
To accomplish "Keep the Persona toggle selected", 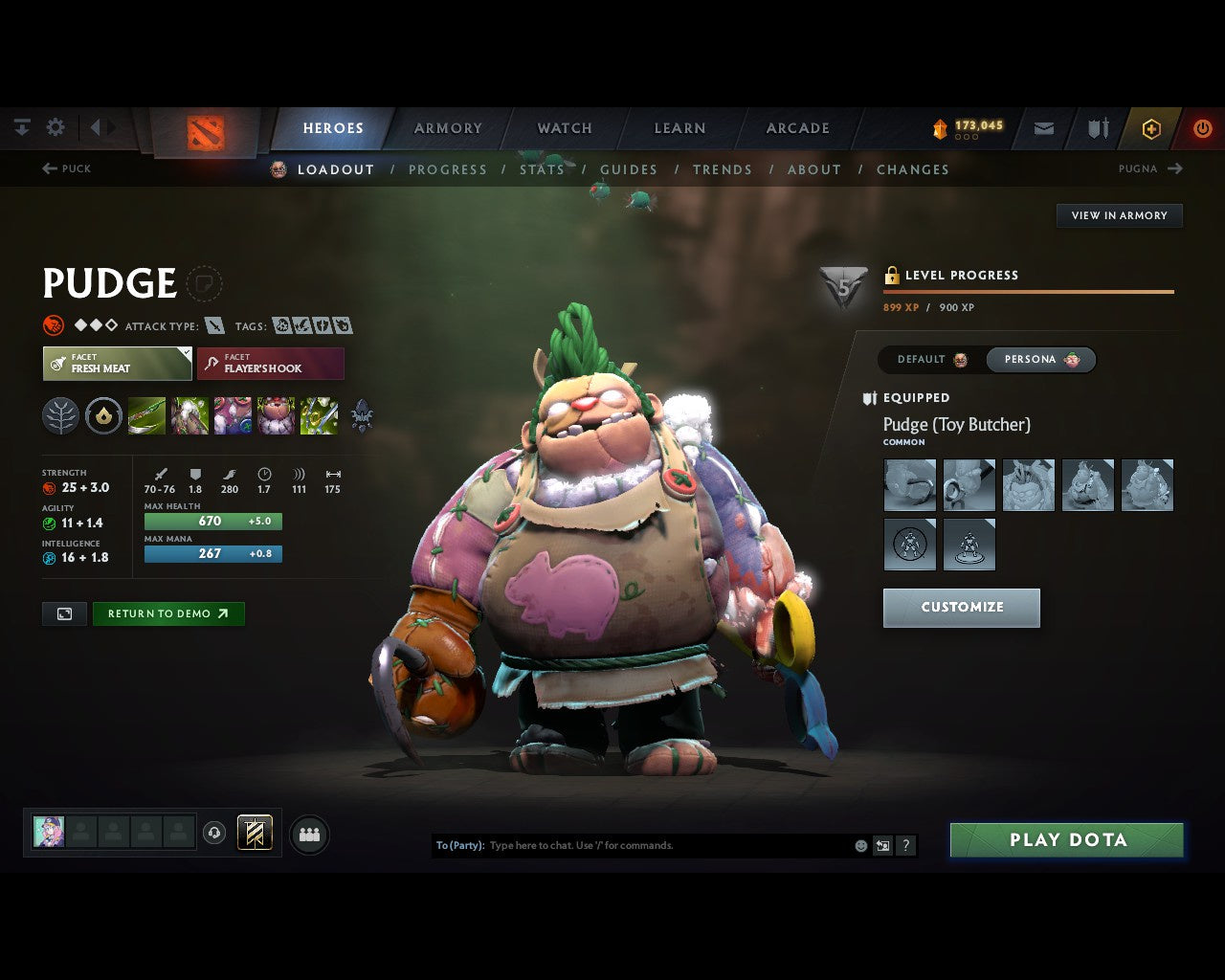I will point(1041,360).
